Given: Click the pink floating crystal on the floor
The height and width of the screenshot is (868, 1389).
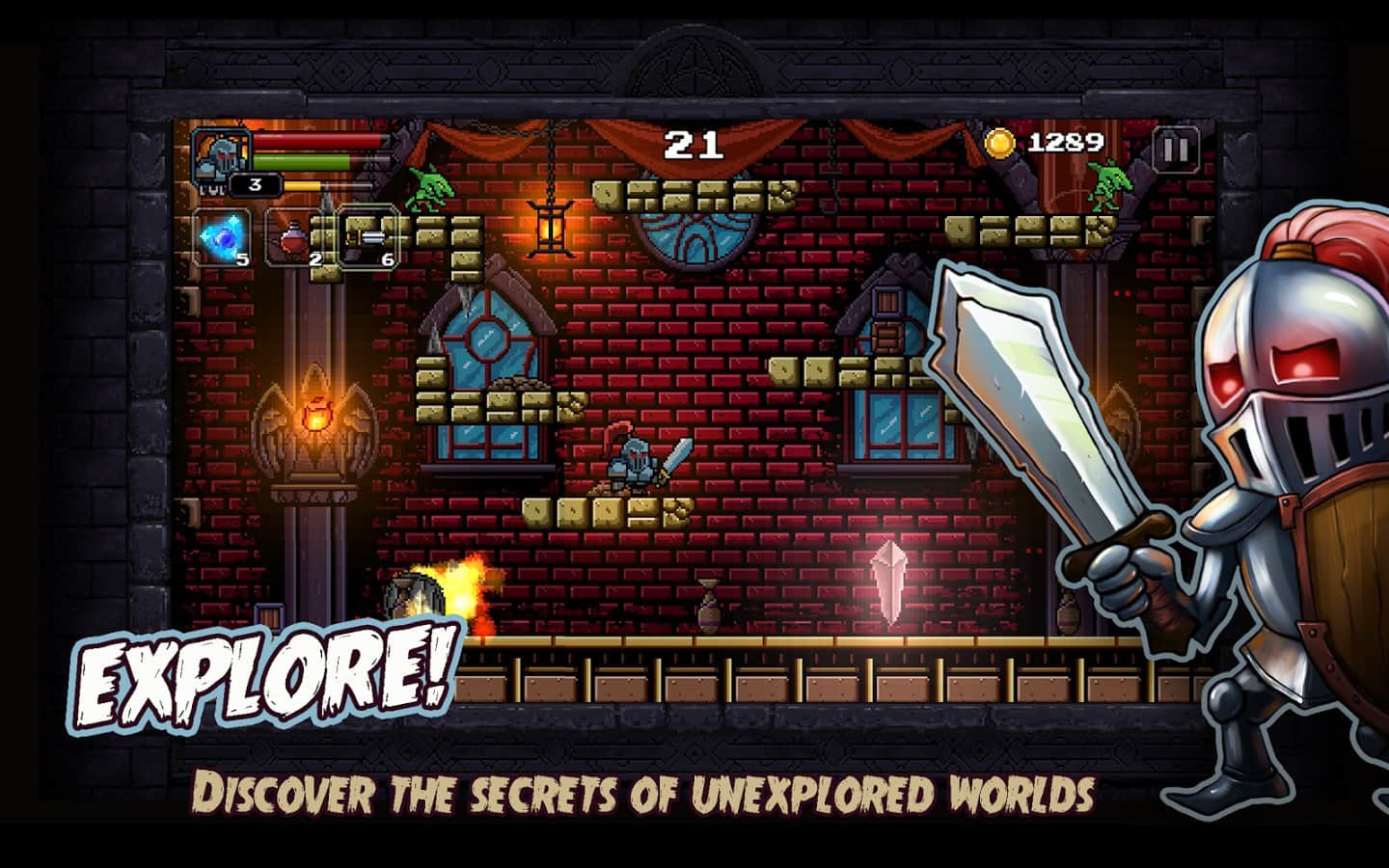Looking at the screenshot, I should tap(889, 579).
